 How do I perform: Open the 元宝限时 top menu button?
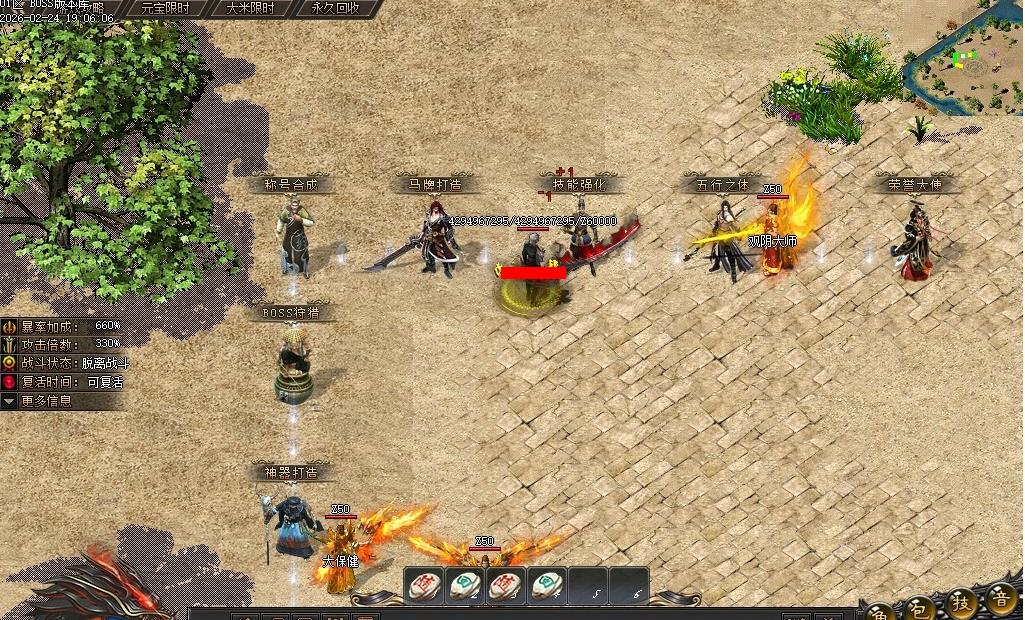pyautogui.click(x=165, y=8)
